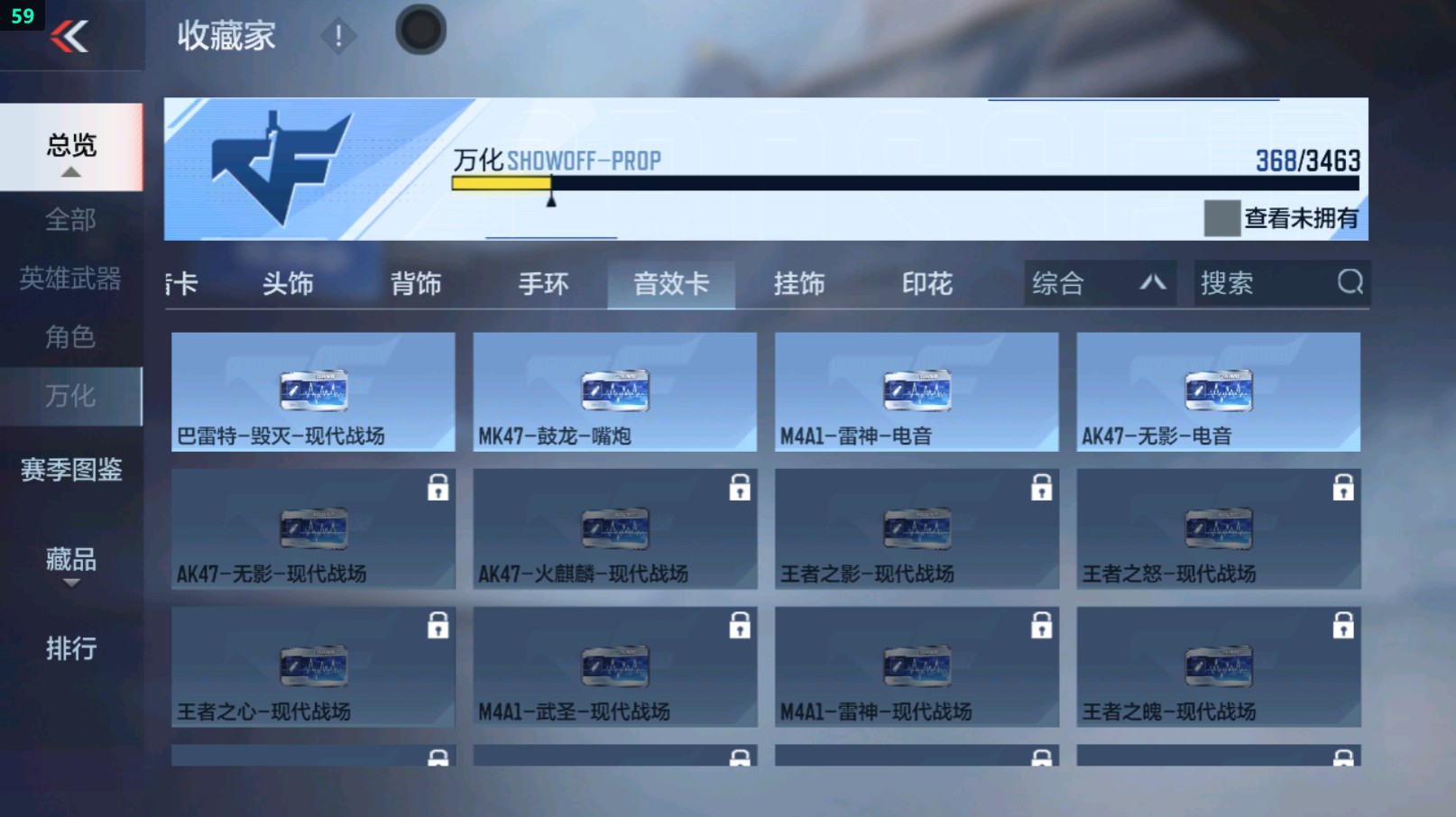Select the 巴雷特-毁灭-现代战场 sound card
Screen dimensions: 1456x817
313,391
